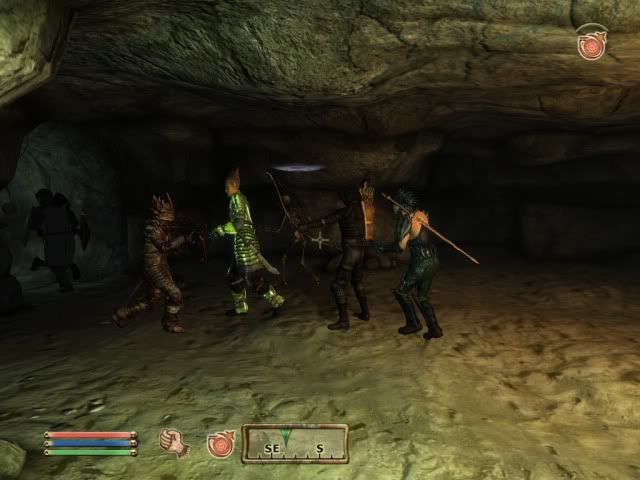640x480 pixels.
Task: Select the equipped spell icon beside the compass
Action: [220, 443]
